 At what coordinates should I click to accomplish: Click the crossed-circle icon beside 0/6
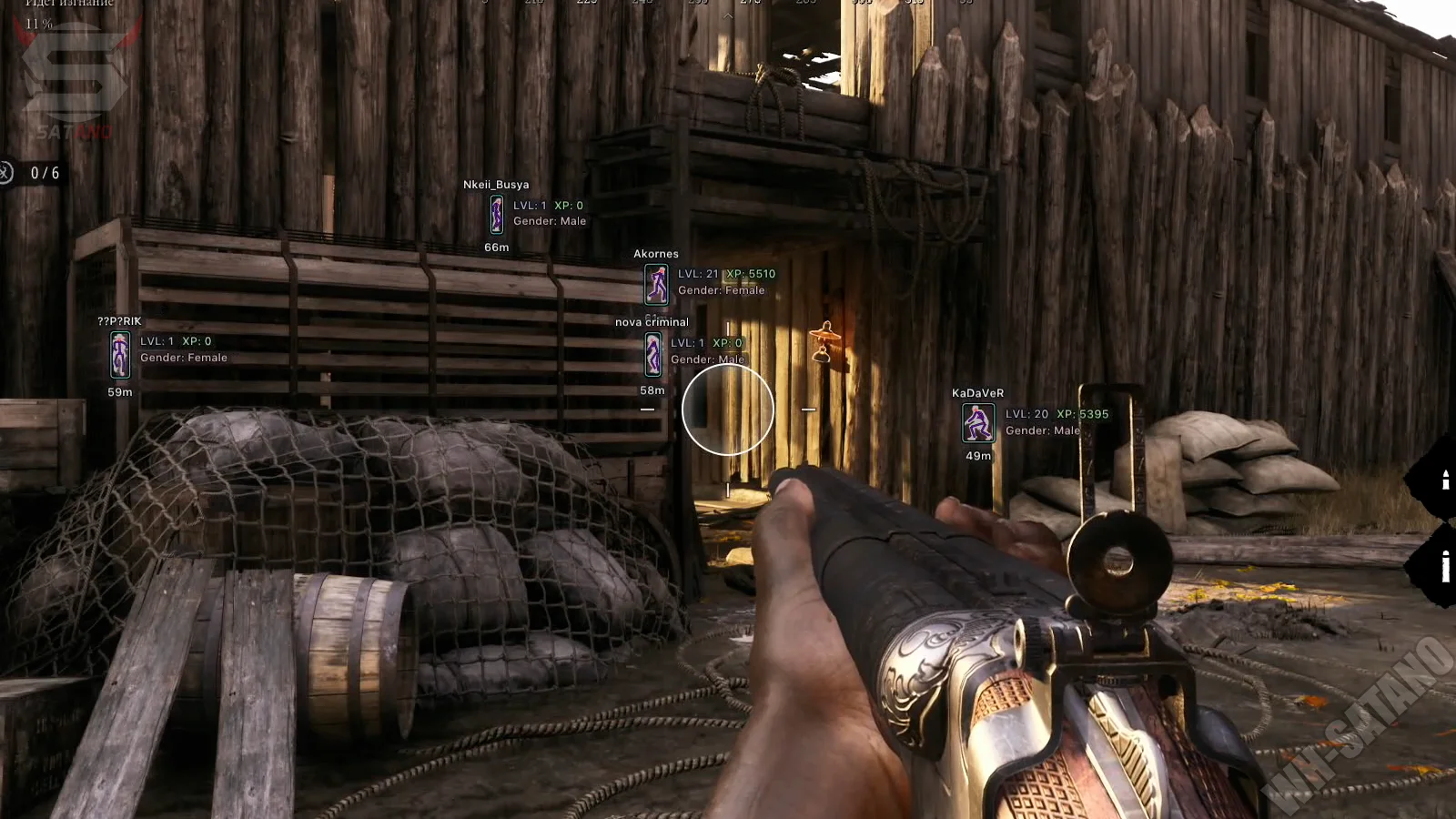pyautogui.click(x=5, y=172)
